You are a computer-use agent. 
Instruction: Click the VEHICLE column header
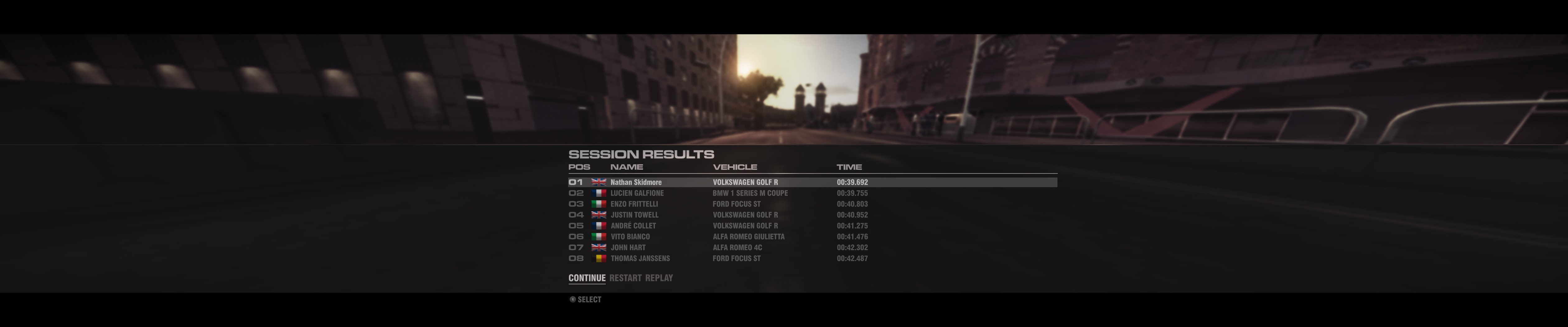tap(736, 166)
